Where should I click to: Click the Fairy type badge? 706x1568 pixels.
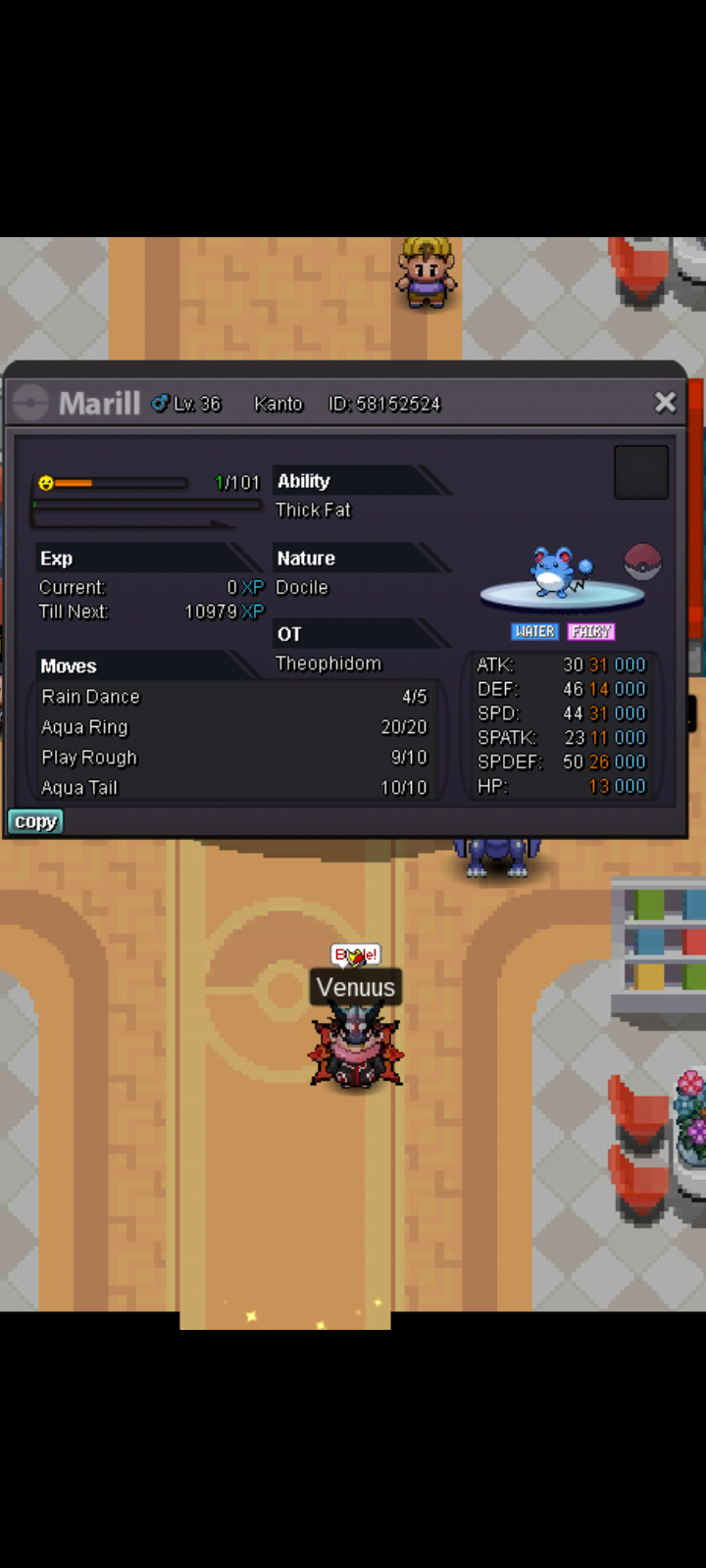tap(590, 632)
